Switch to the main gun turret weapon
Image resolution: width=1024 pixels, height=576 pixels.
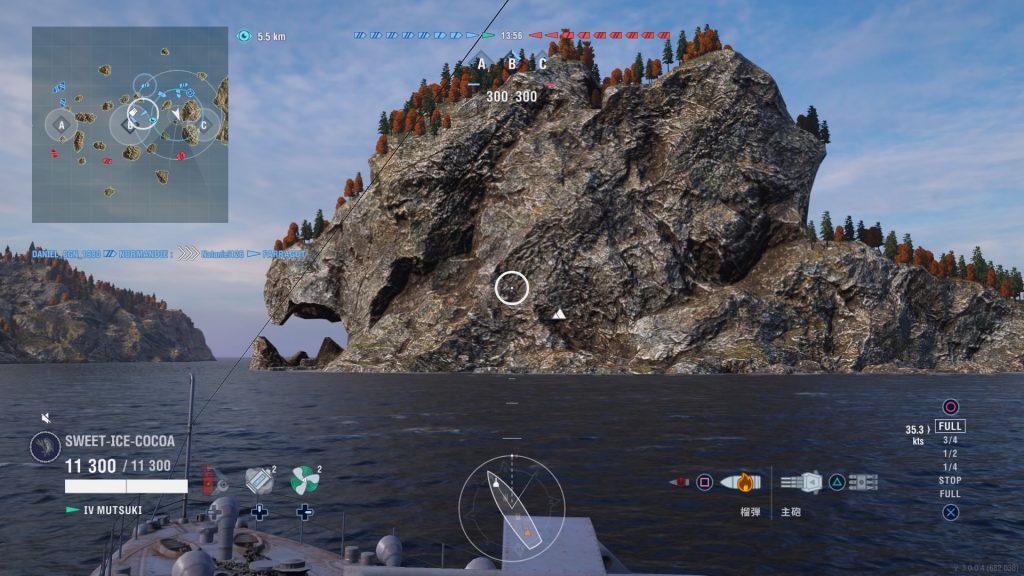point(800,482)
